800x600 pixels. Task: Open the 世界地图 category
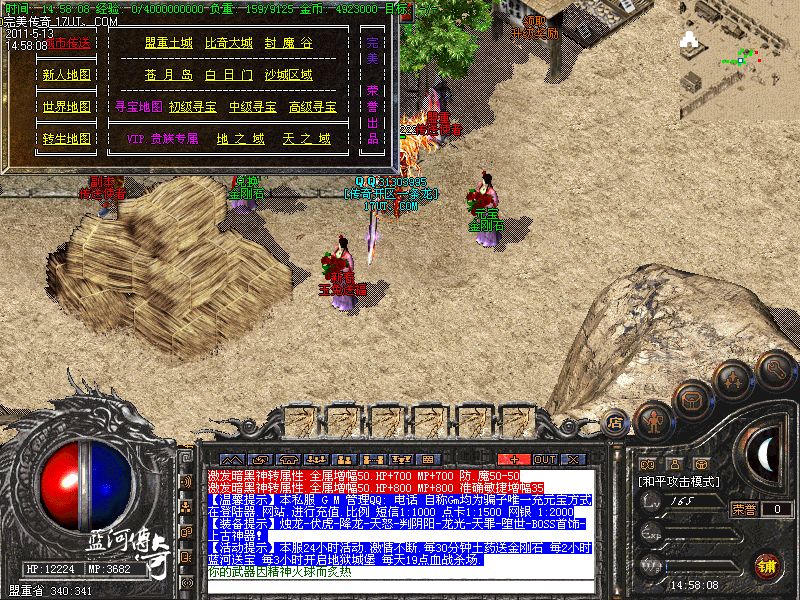(x=66, y=107)
